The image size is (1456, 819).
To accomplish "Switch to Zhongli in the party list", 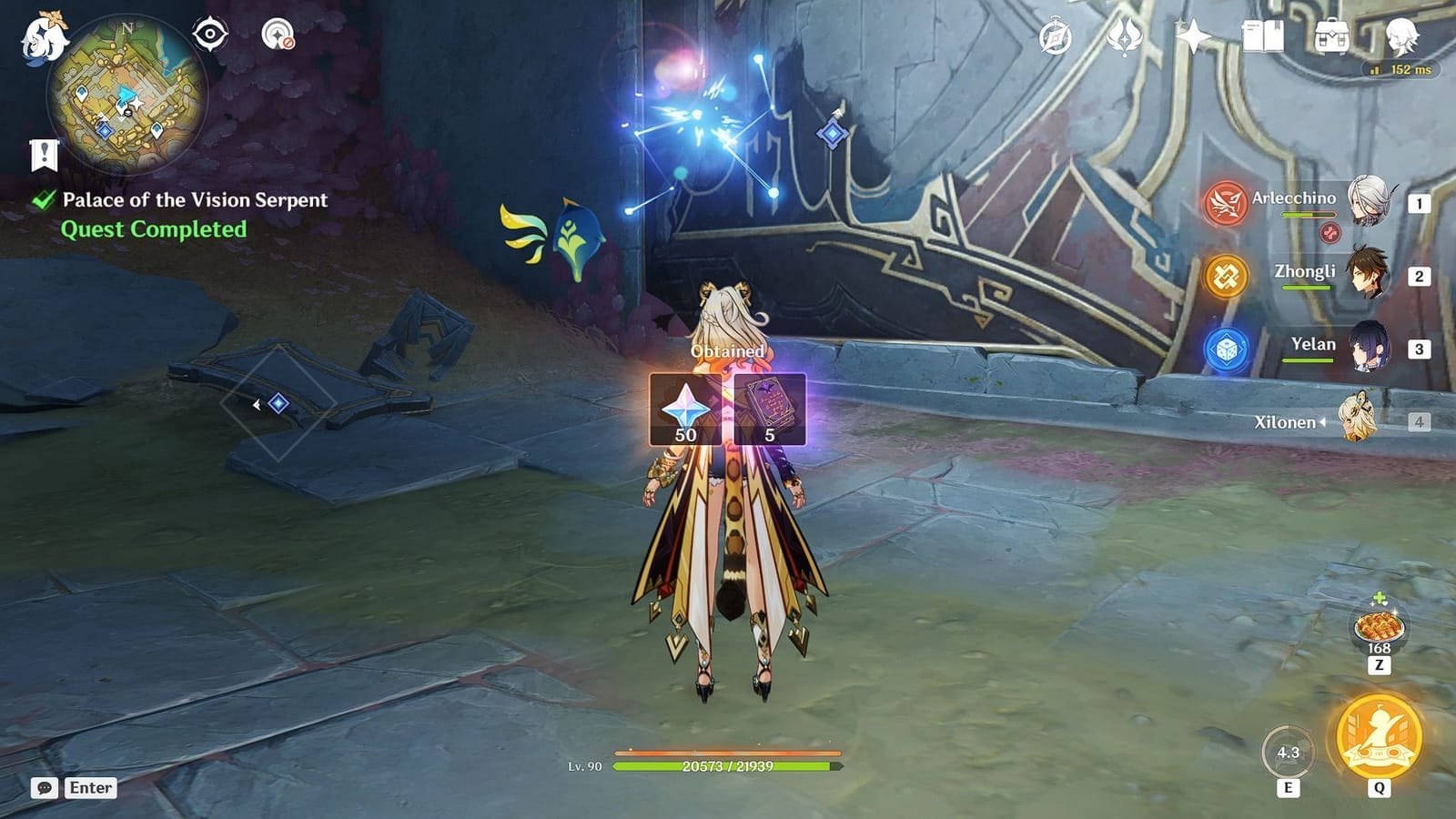I will point(1370,273).
